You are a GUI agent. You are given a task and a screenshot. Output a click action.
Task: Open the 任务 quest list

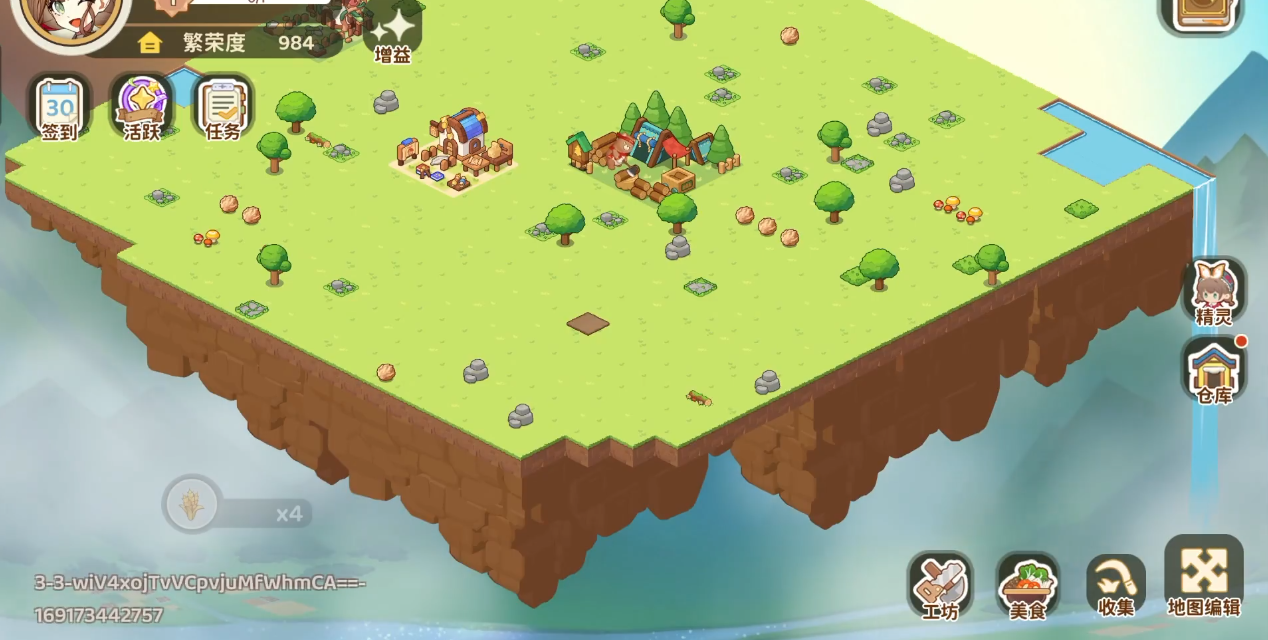click(222, 107)
